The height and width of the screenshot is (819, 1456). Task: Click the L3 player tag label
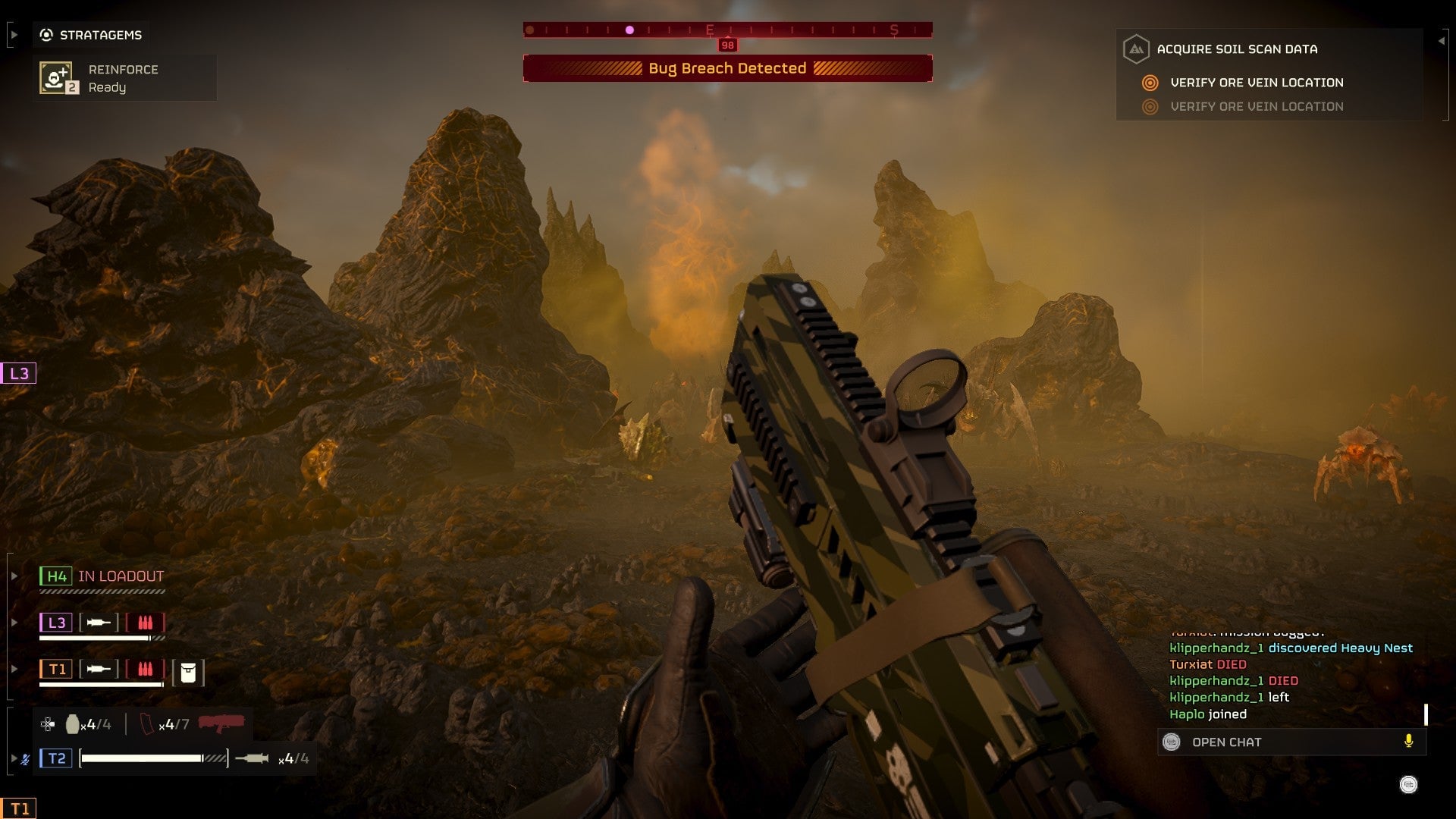coord(55,623)
